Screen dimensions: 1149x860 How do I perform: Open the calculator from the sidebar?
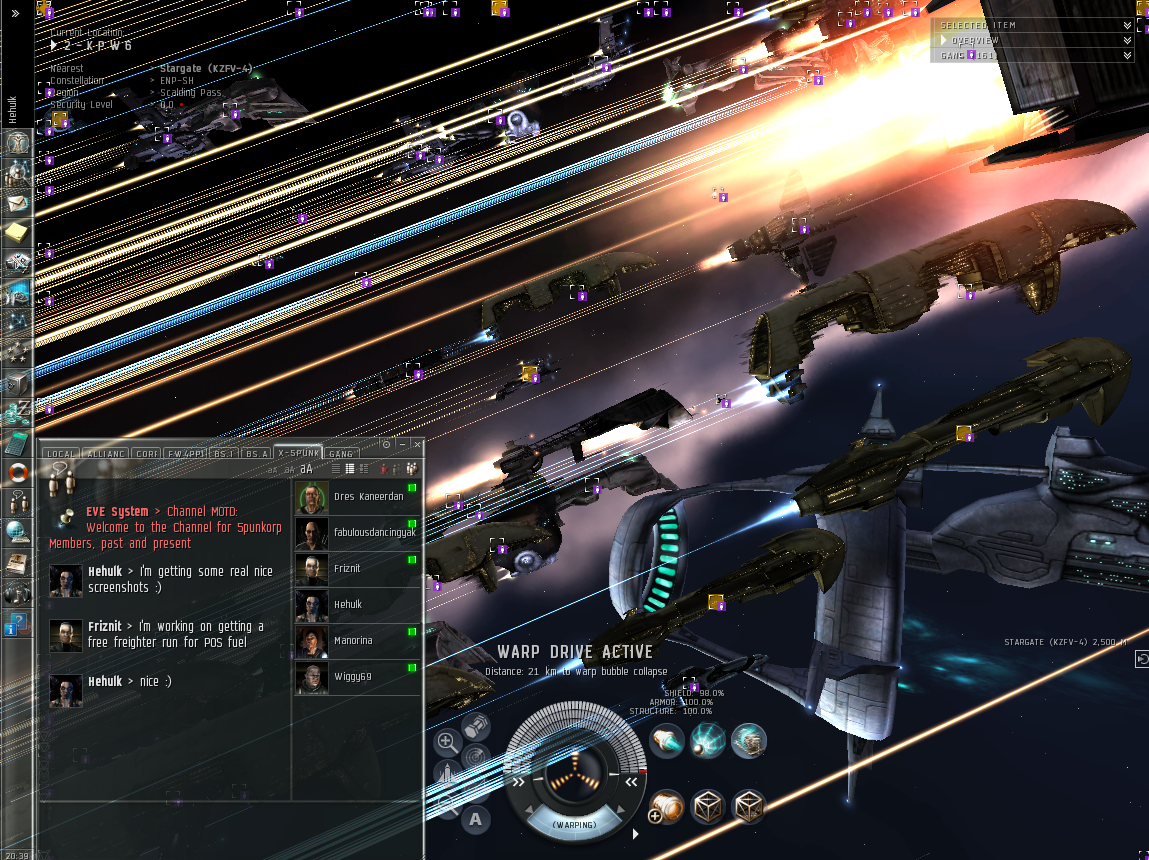coord(17,439)
